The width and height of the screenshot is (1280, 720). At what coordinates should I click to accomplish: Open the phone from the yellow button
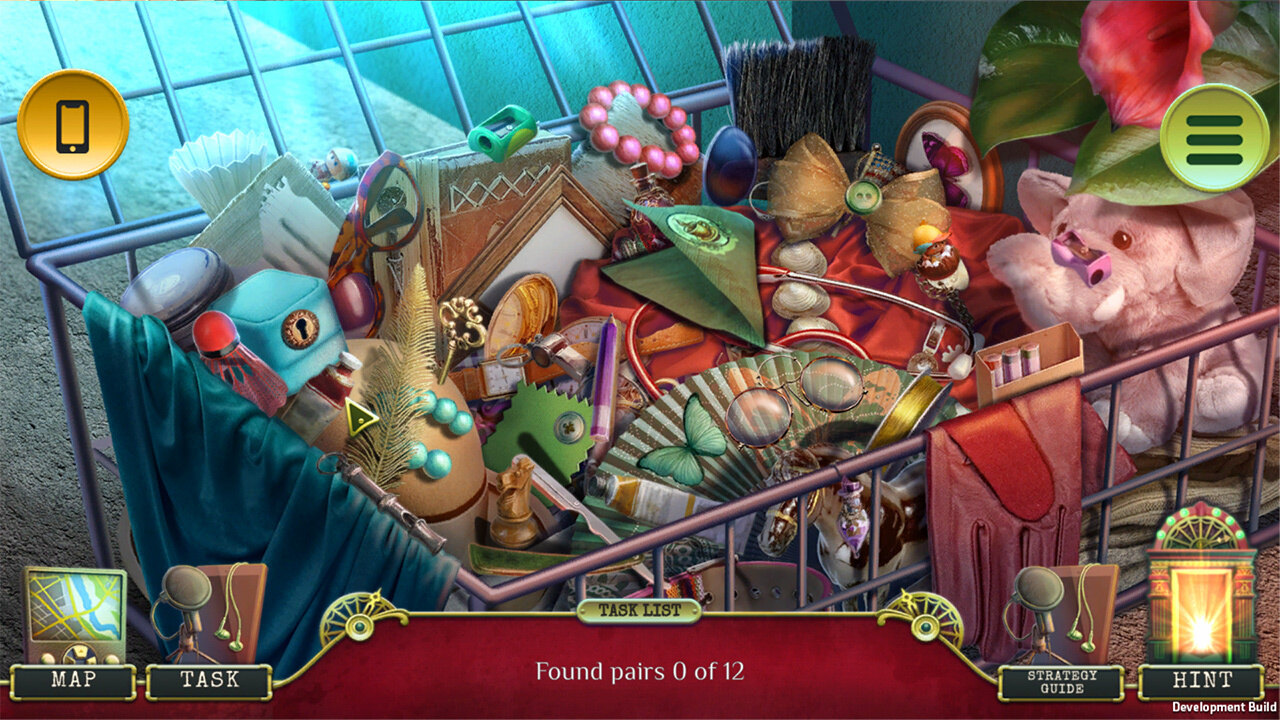pyautogui.click(x=73, y=125)
